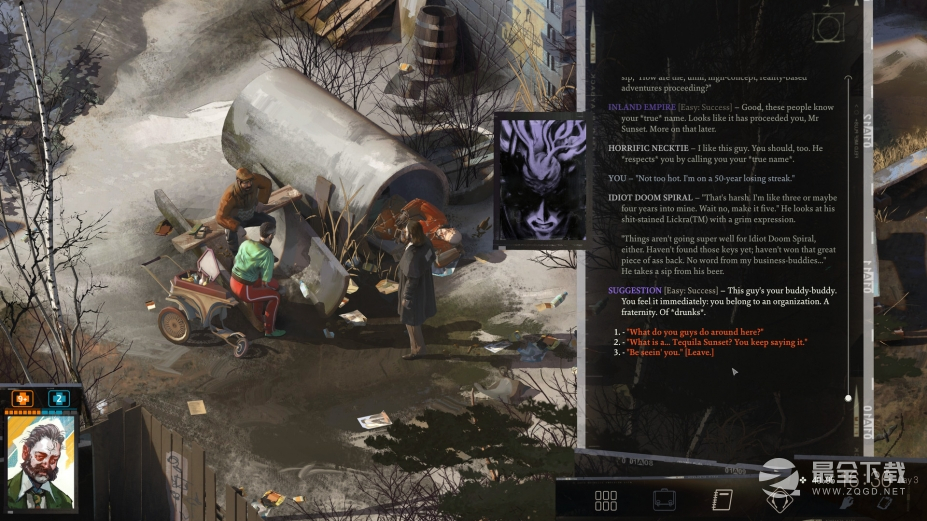Image resolution: width=927 pixels, height=521 pixels.
Task: Use the blue morale healing button
Action: tap(58, 398)
